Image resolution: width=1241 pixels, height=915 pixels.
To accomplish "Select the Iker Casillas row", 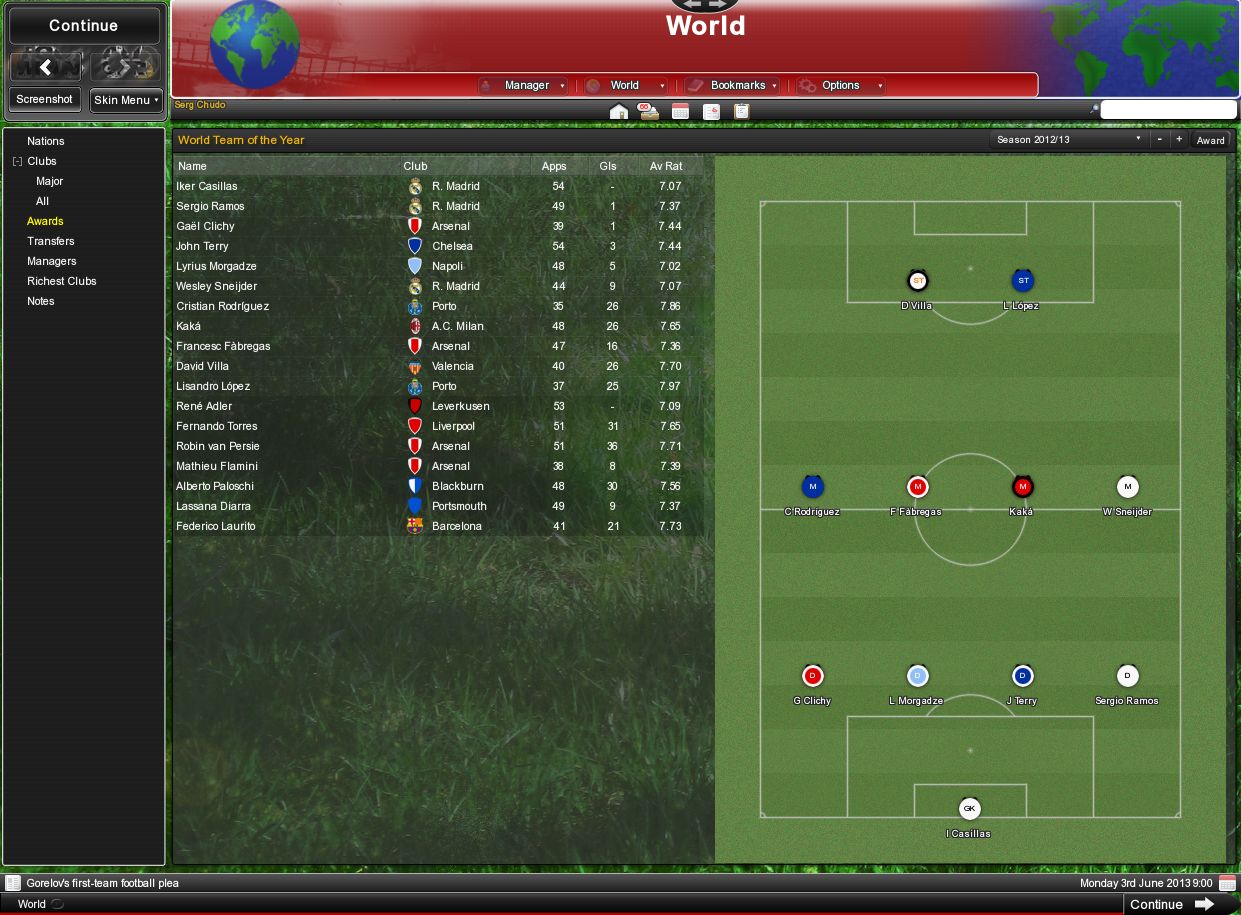I will point(207,186).
